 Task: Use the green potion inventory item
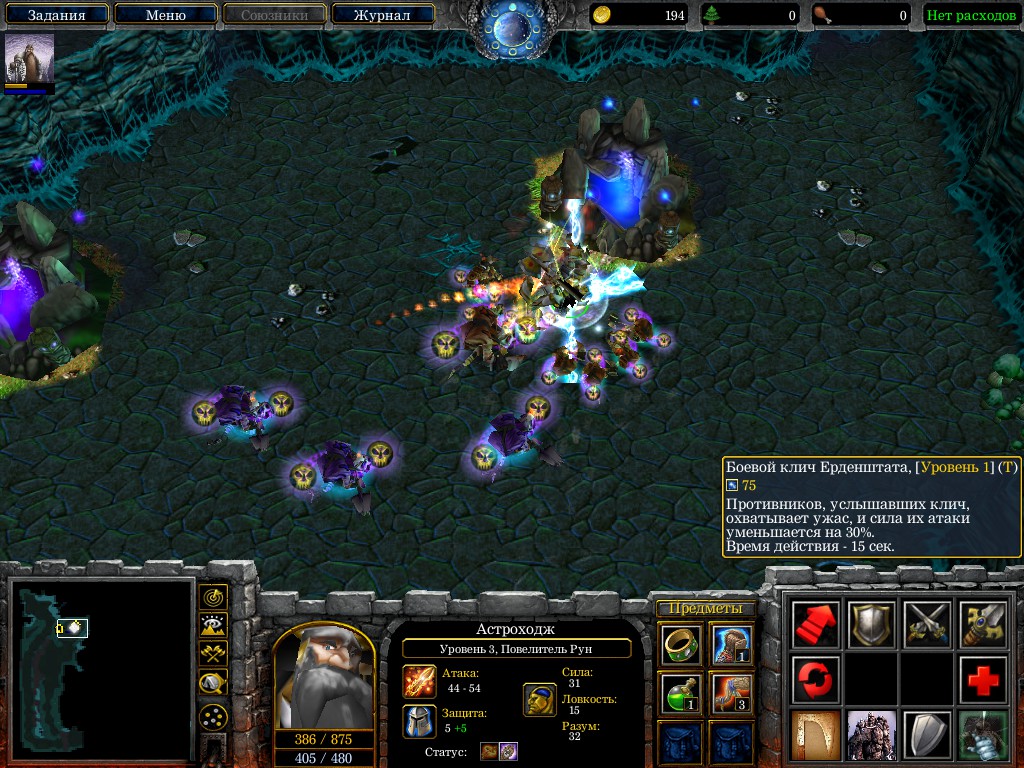pyautogui.click(x=679, y=692)
